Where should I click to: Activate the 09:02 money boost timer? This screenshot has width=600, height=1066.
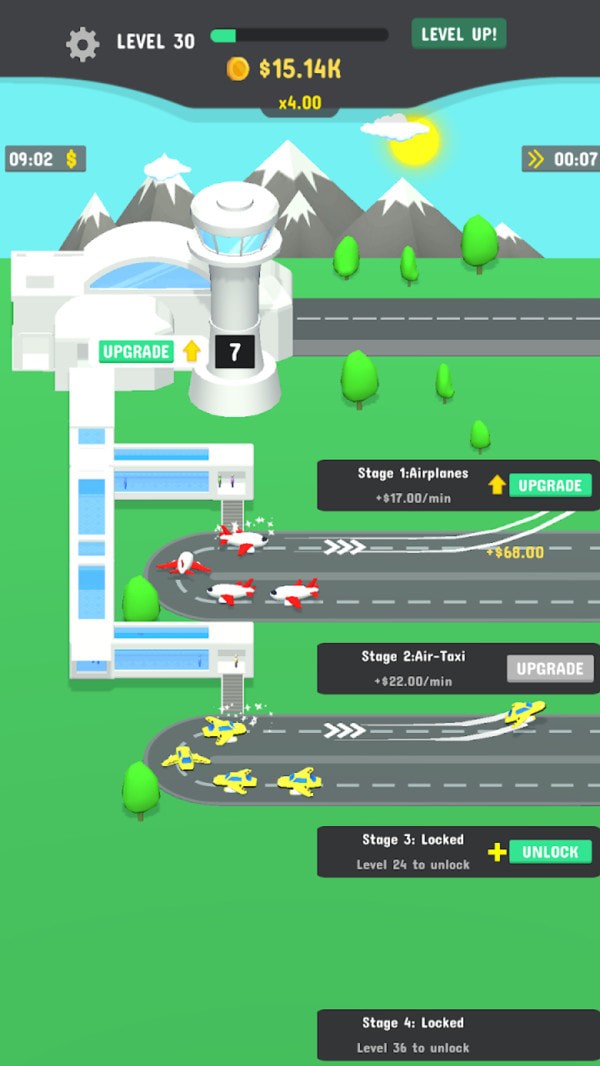[45, 159]
